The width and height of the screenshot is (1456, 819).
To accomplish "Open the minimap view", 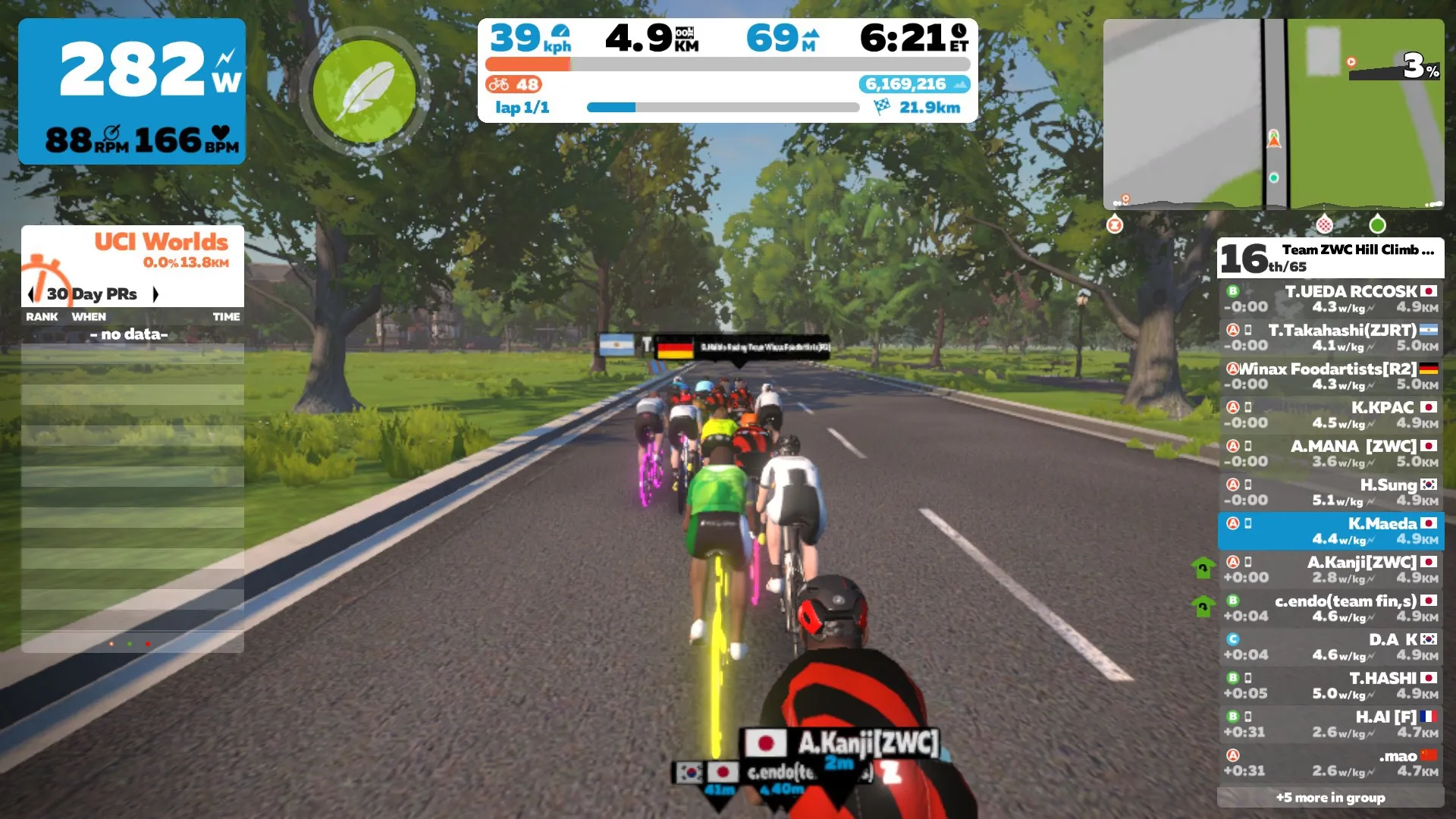I will point(1273,114).
